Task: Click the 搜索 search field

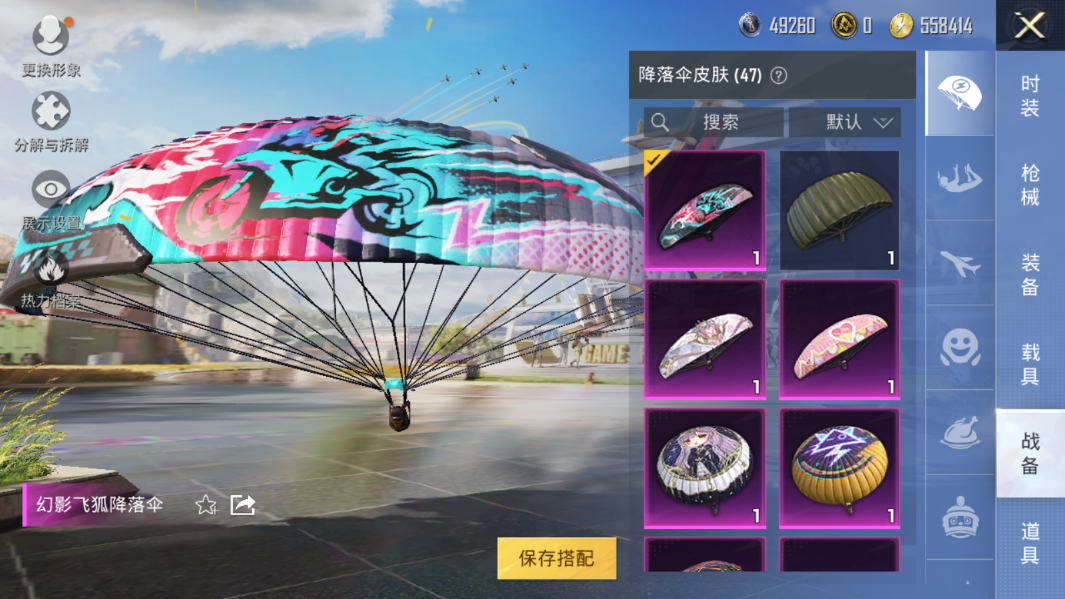Action: [713, 122]
